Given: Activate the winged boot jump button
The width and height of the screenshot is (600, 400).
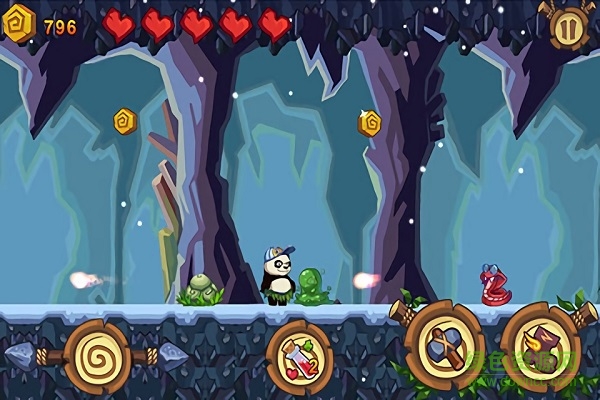Looking at the screenshot, I should (x=541, y=348).
